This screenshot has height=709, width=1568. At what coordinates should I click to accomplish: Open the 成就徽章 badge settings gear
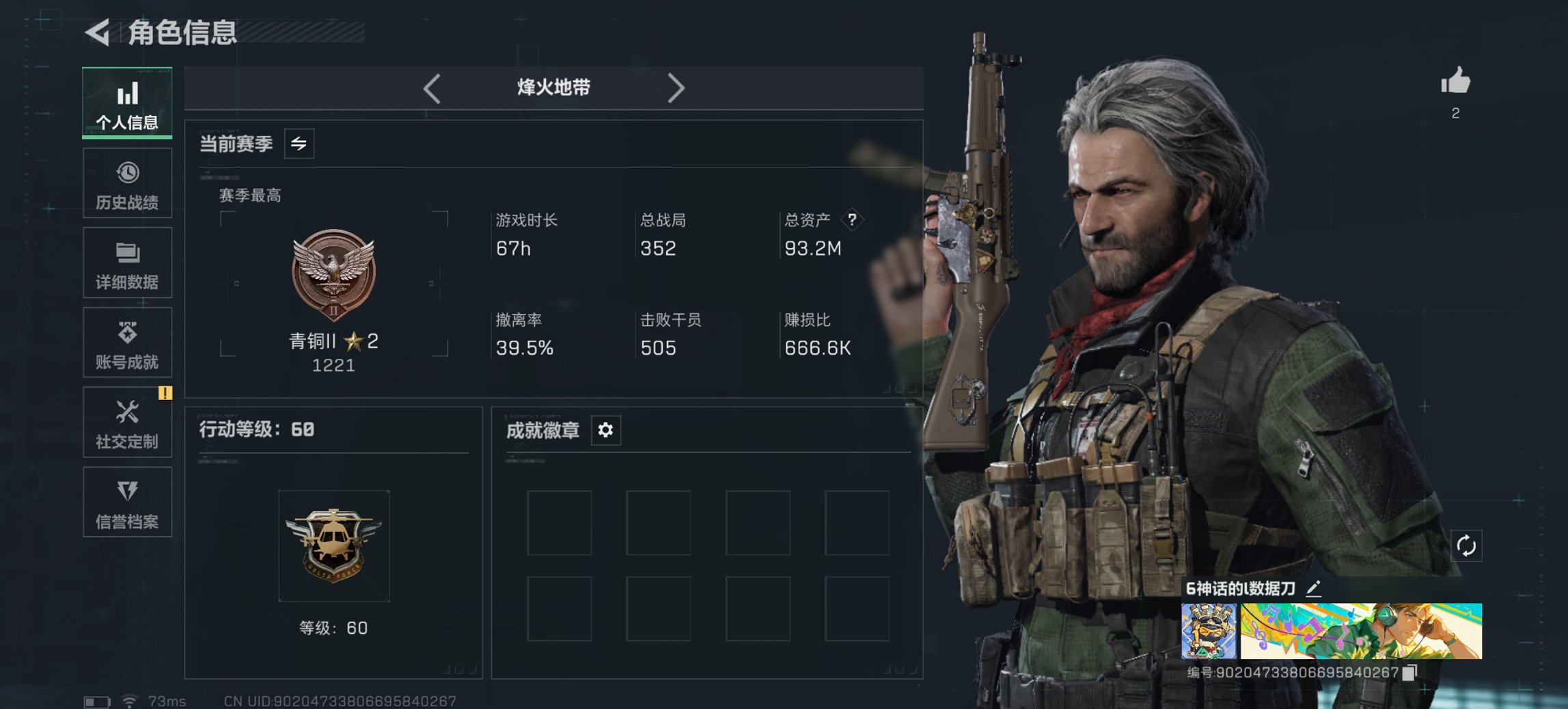click(x=604, y=430)
